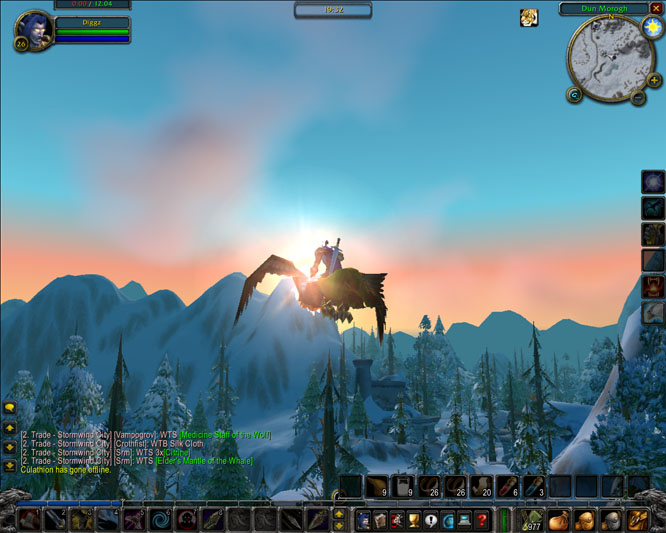This screenshot has height=533, width=666.
Task: Select the lion buff icon
Action: 528,17
